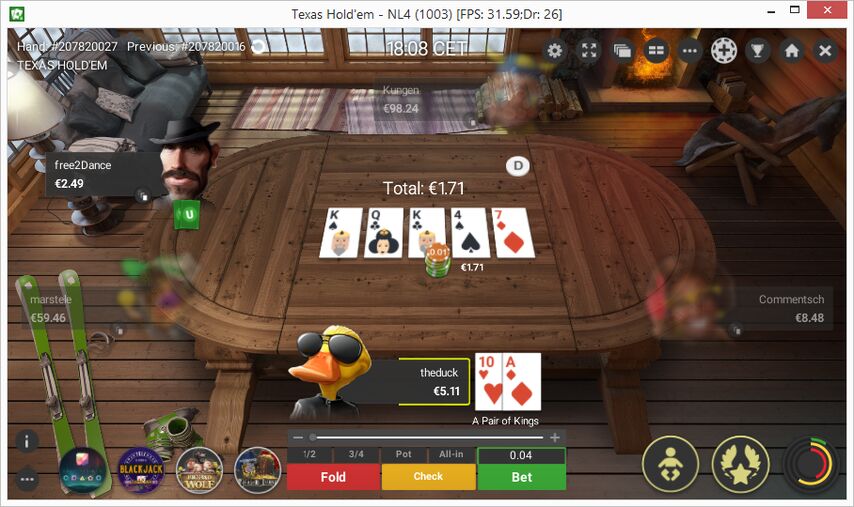This screenshot has height=507, width=854.
Task: Increase bet with the plus stepper
Action: (555, 437)
